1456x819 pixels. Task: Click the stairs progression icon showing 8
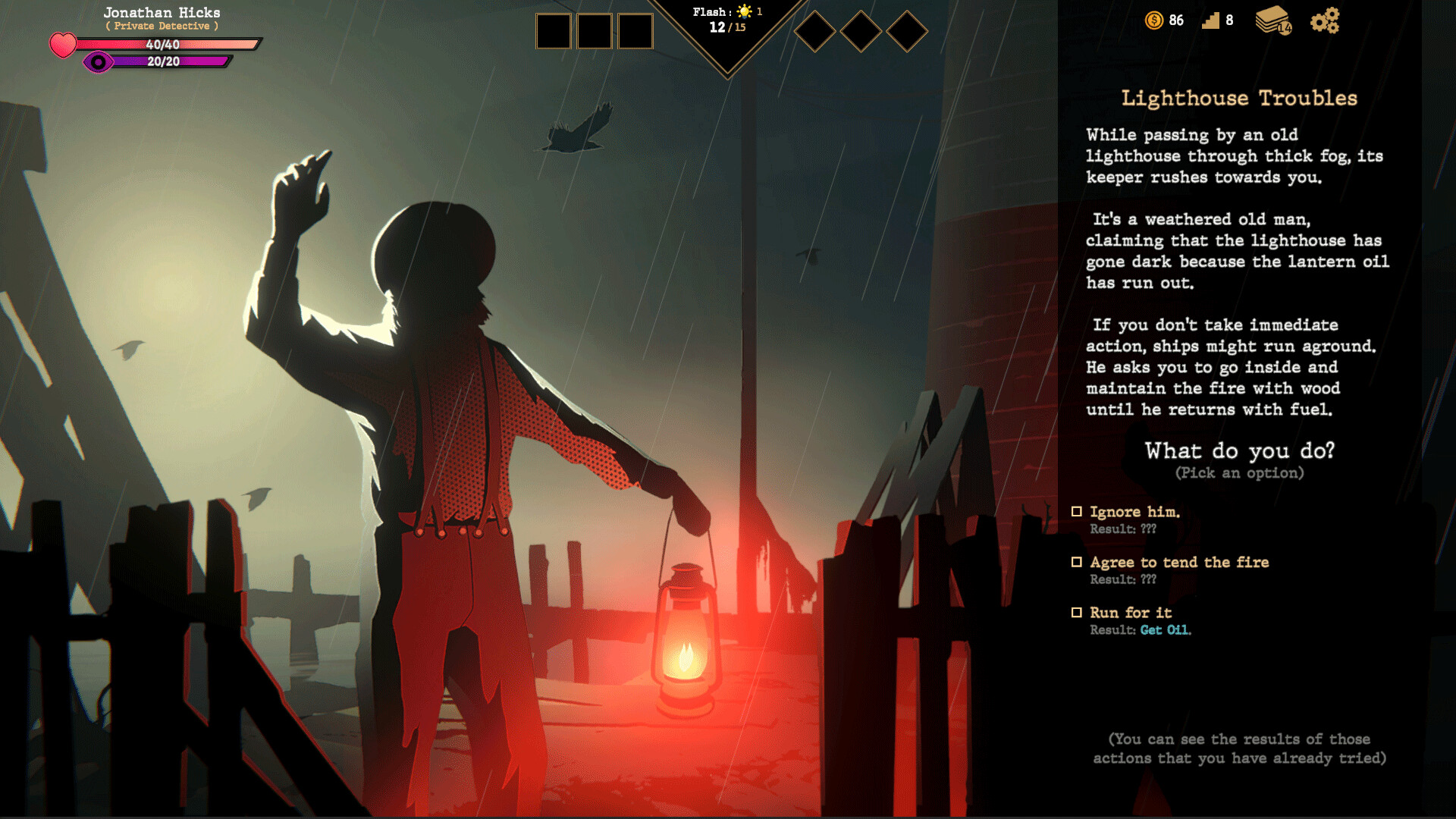(x=1212, y=20)
